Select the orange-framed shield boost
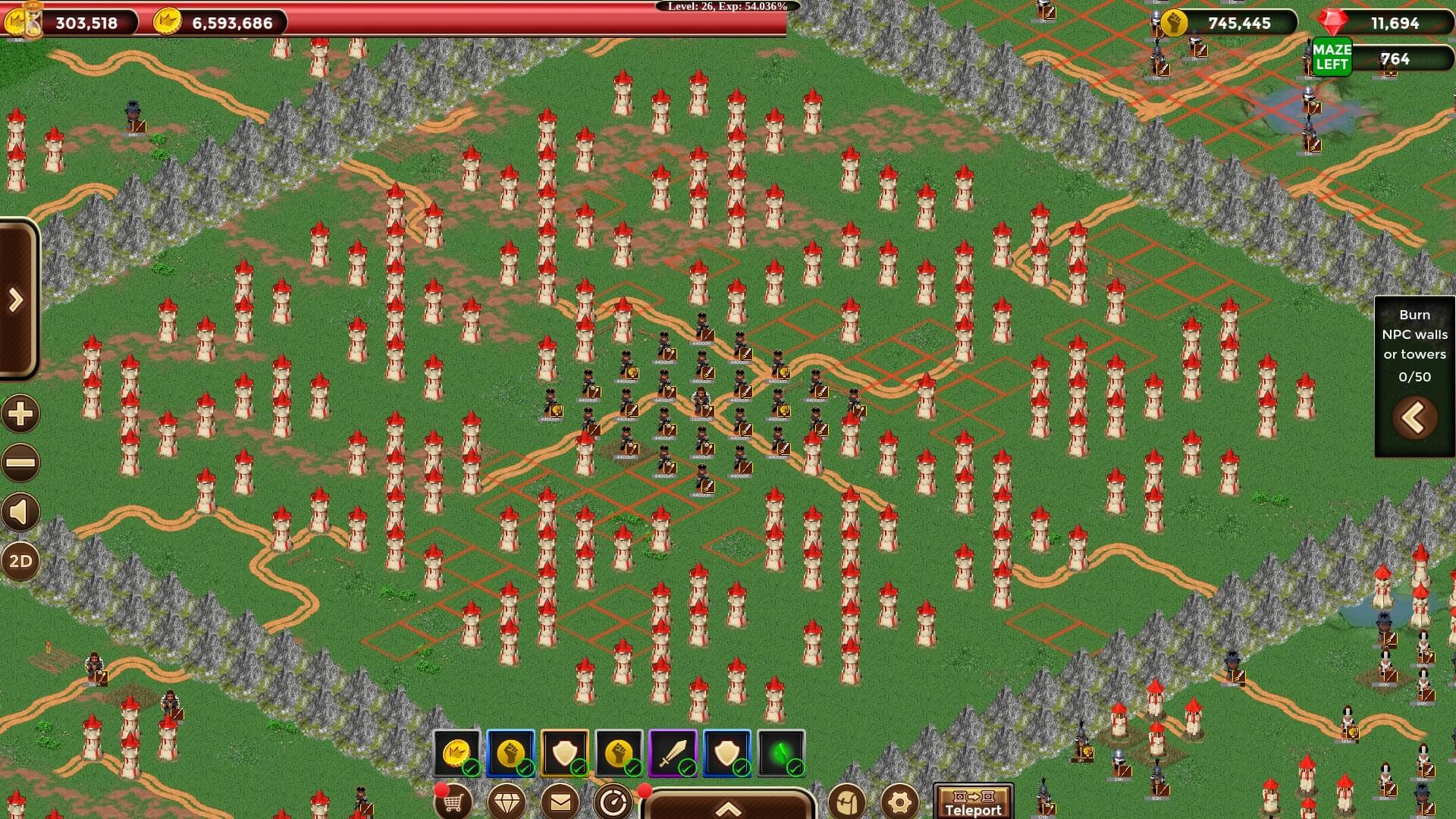 point(565,754)
